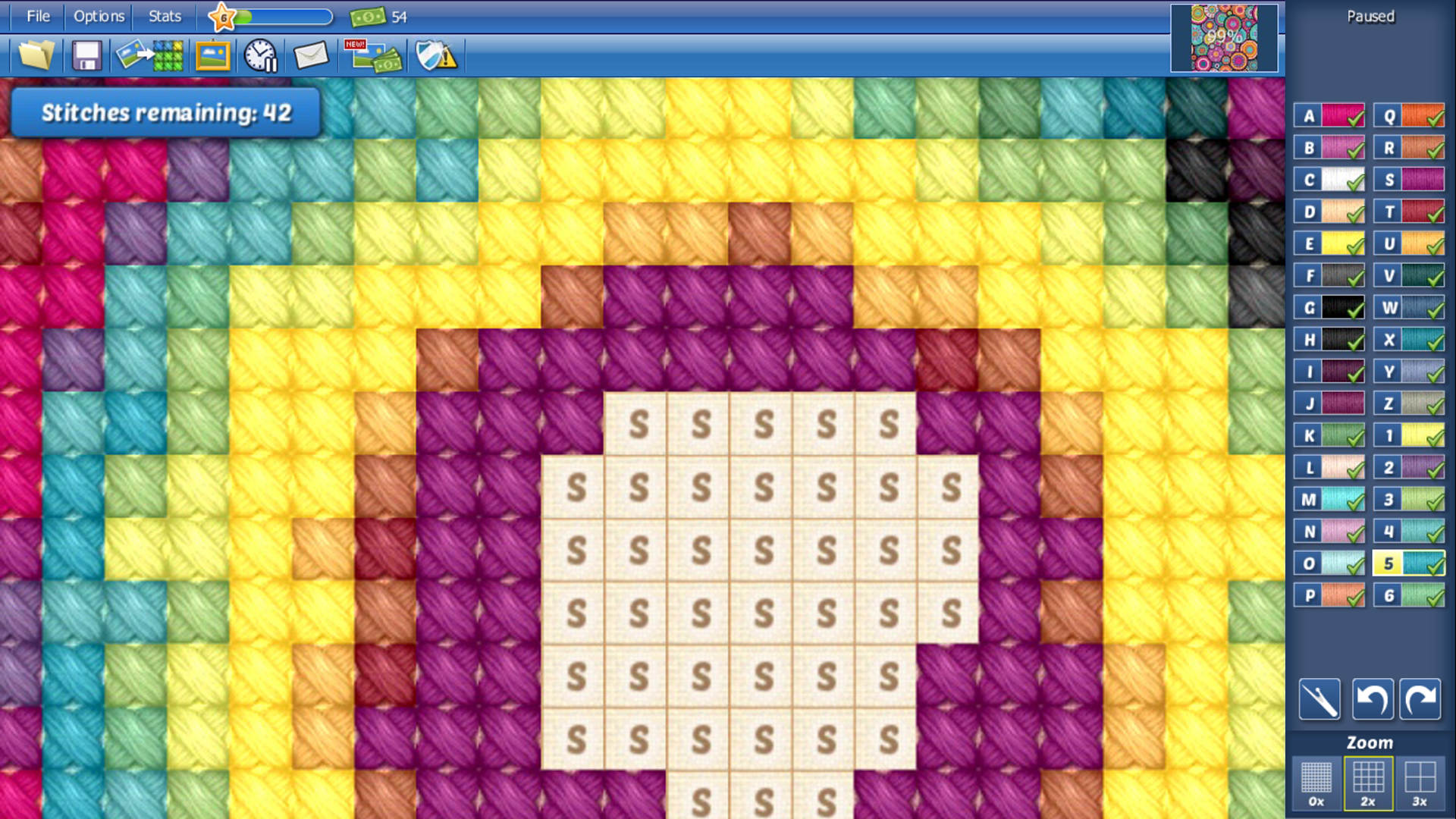The width and height of the screenshot is (1456, 819).
Task: View the finished picture frame gallery
Action: click(x=213, y=55)
